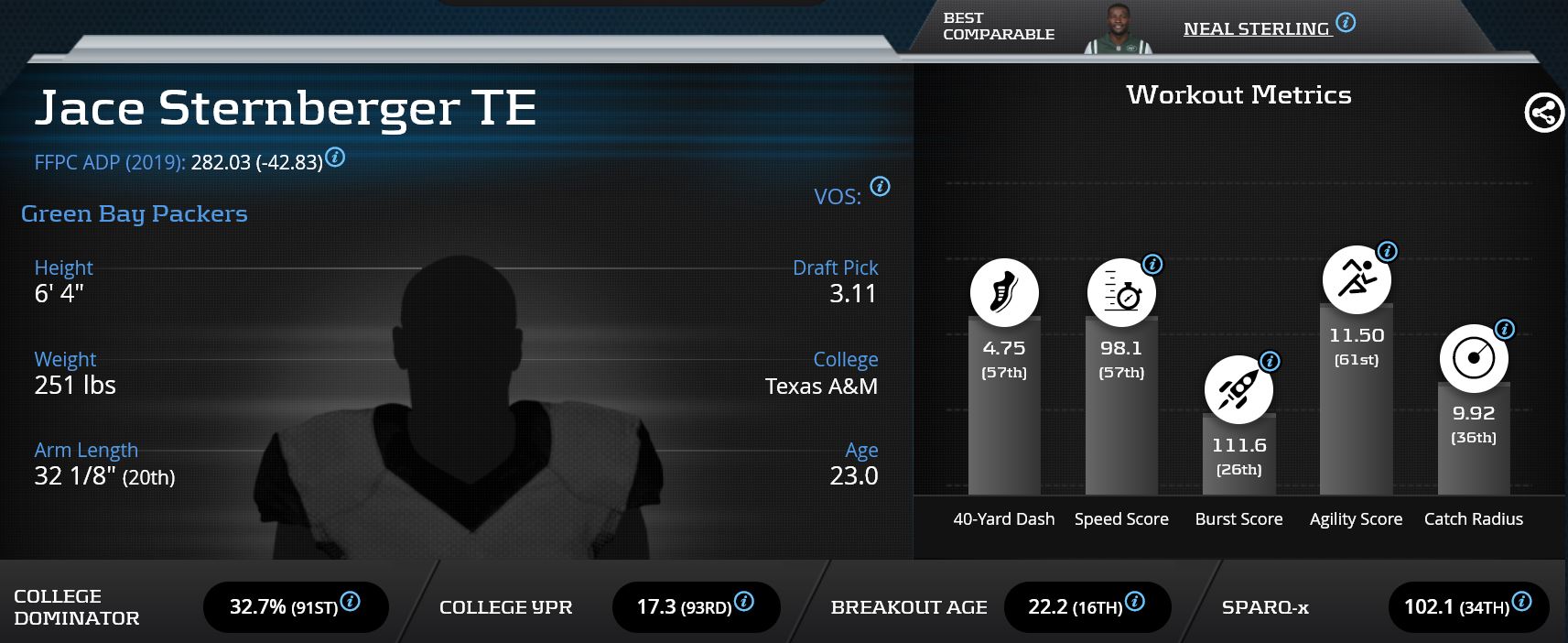Open the Breakout Age info icon
Screen dimensions: 1568x643
pos(1134,602)
